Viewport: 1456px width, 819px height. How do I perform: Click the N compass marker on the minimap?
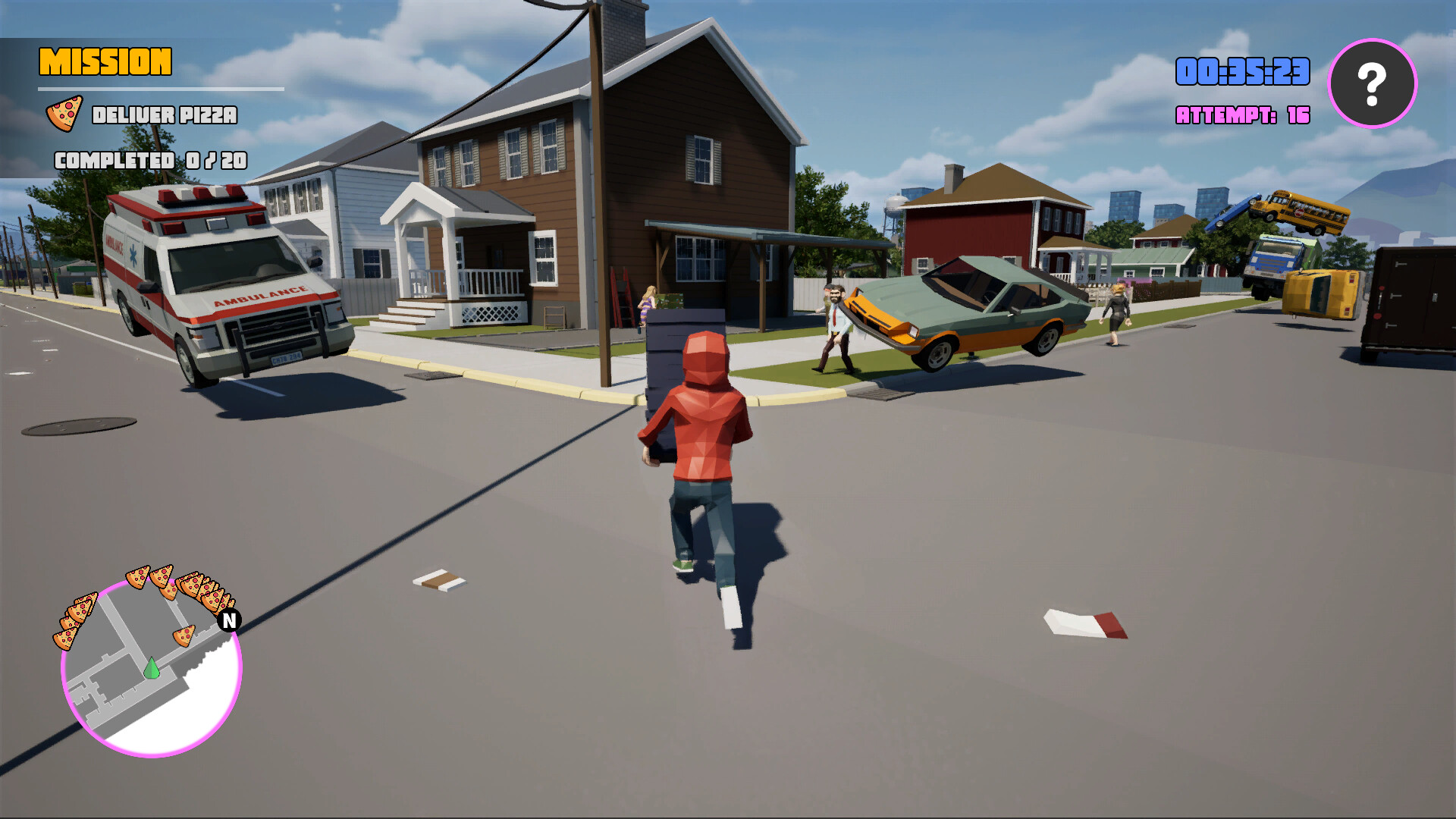pyautogui.click(x=228, y=620)
